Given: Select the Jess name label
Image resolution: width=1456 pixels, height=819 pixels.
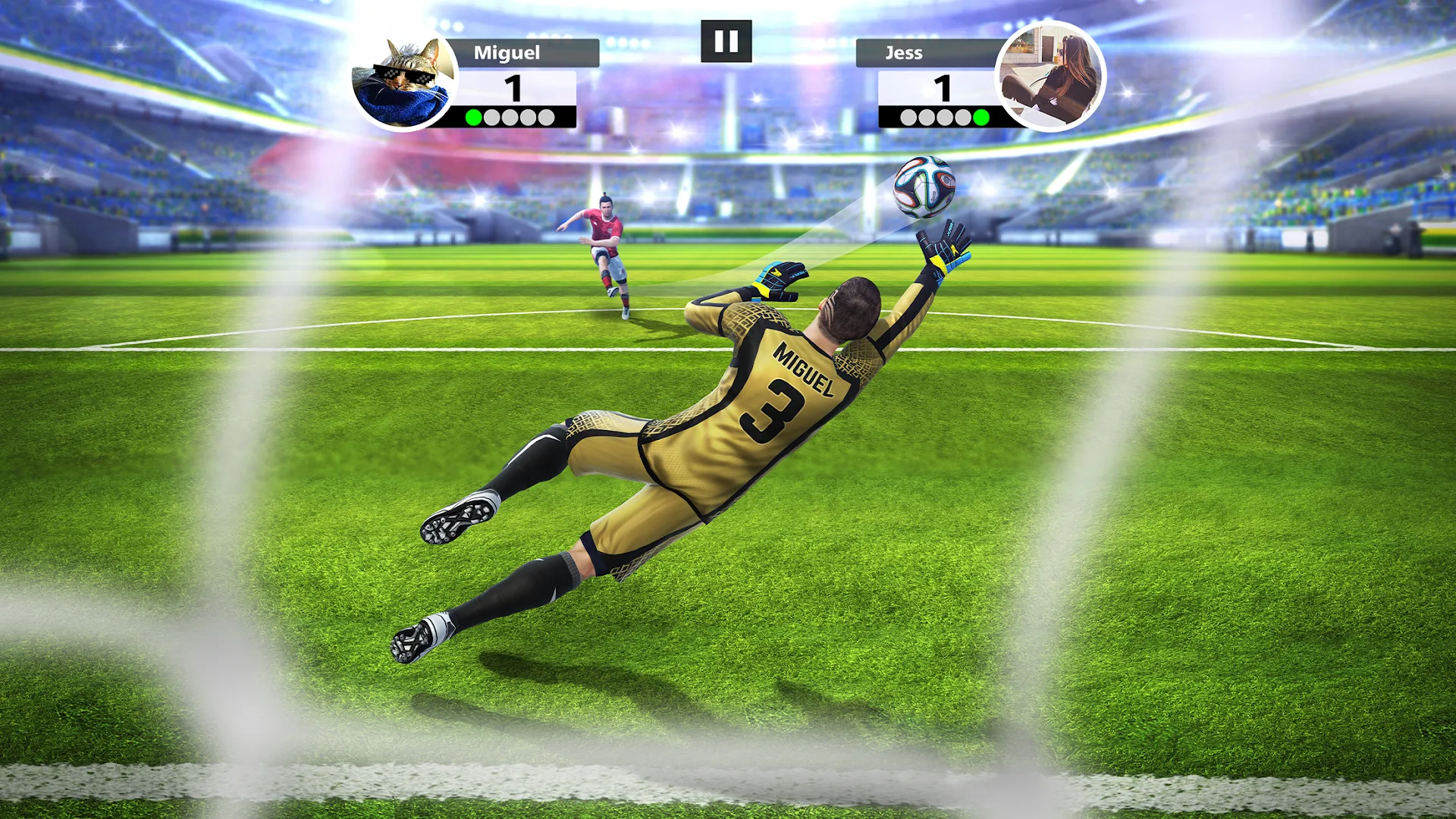Looking at the screenshot, I should point(903,52).
